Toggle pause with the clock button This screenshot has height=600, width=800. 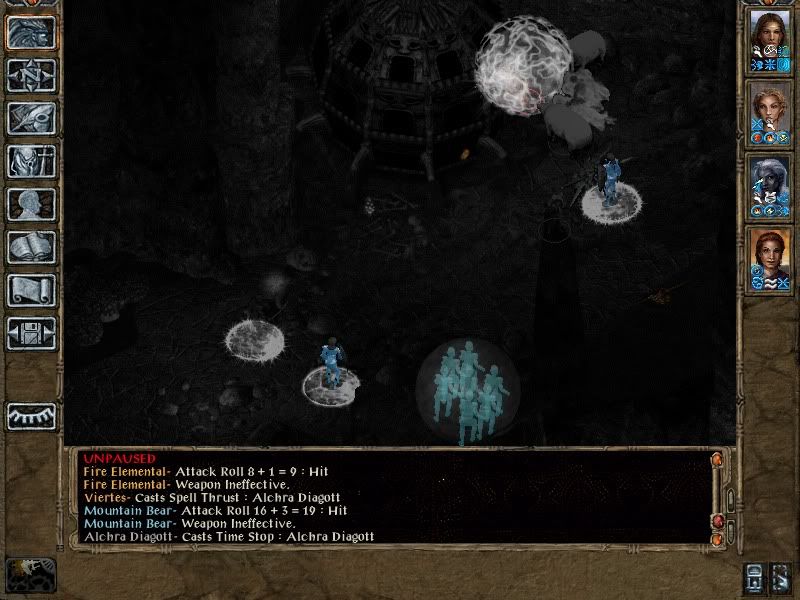(x=30, y=573)
